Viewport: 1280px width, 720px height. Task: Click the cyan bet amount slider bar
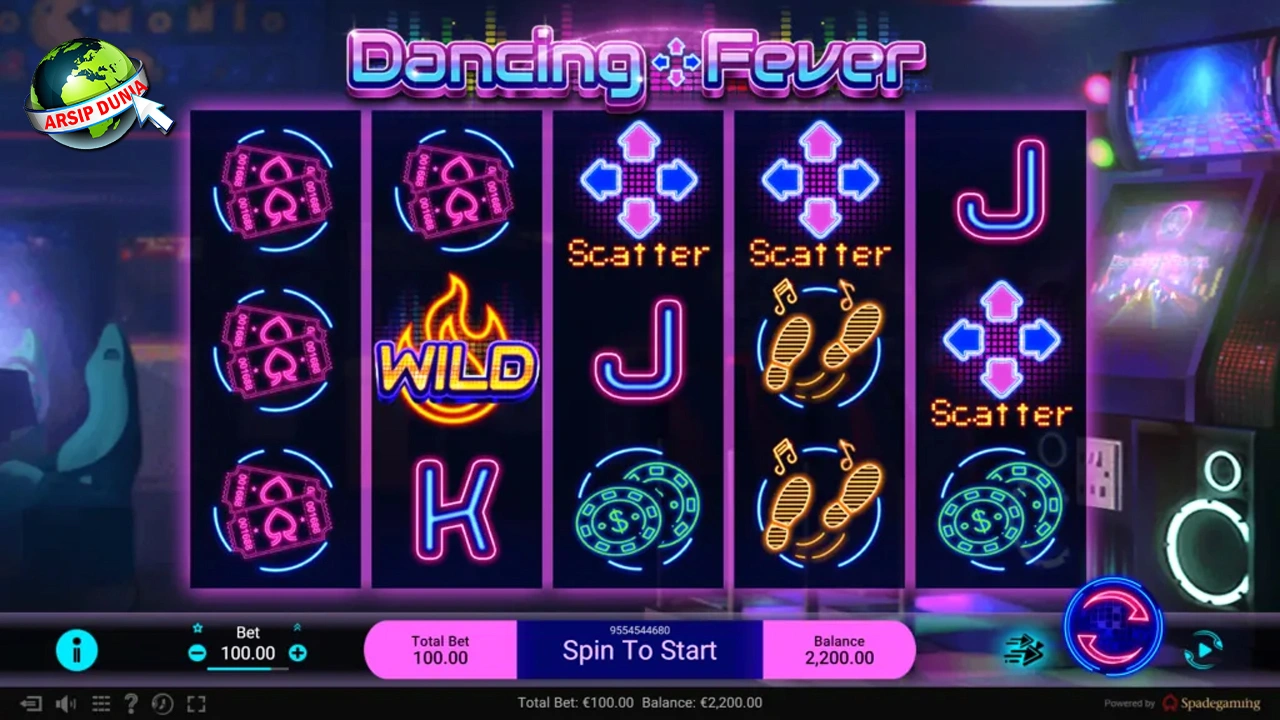[248, 668]
